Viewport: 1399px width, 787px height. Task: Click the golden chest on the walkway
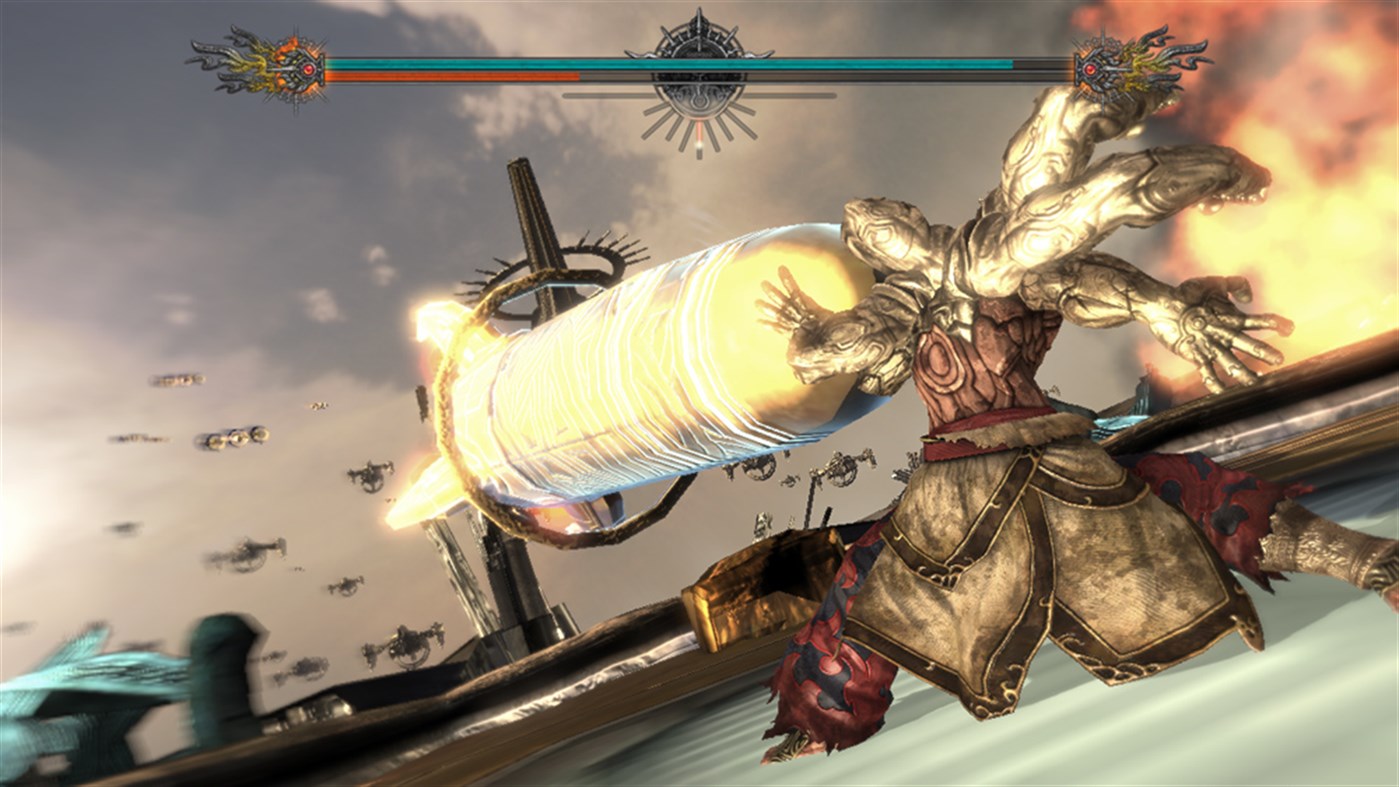pos(750,590)
